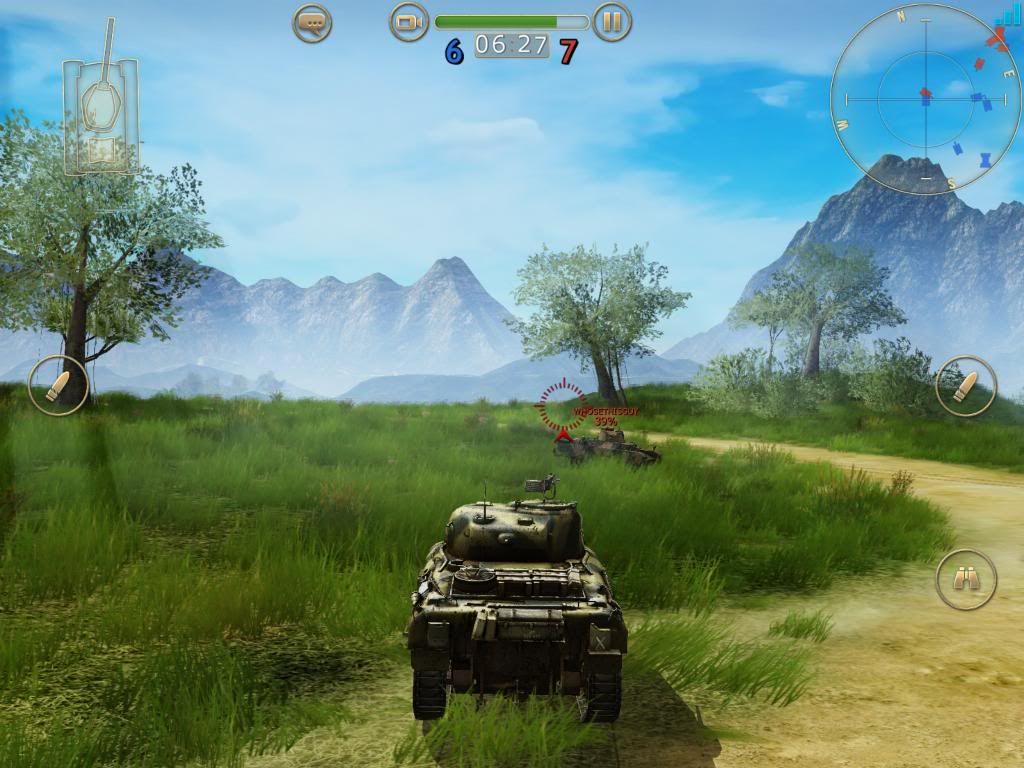
Task: Switch the camera view
Action: pyautogui.click(x=408, y=22)
